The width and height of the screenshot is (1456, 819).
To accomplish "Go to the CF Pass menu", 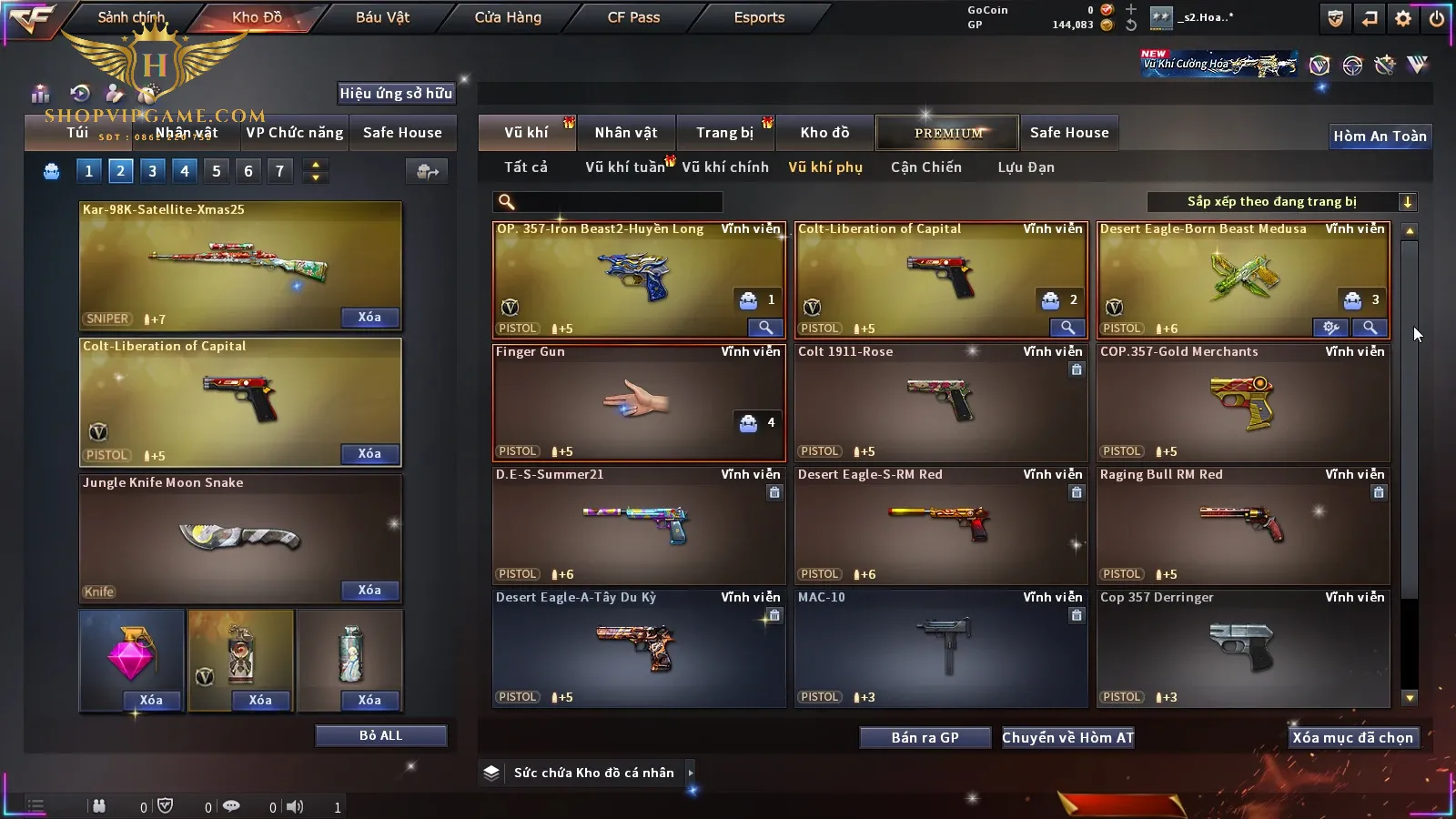I will pos(633,17).
